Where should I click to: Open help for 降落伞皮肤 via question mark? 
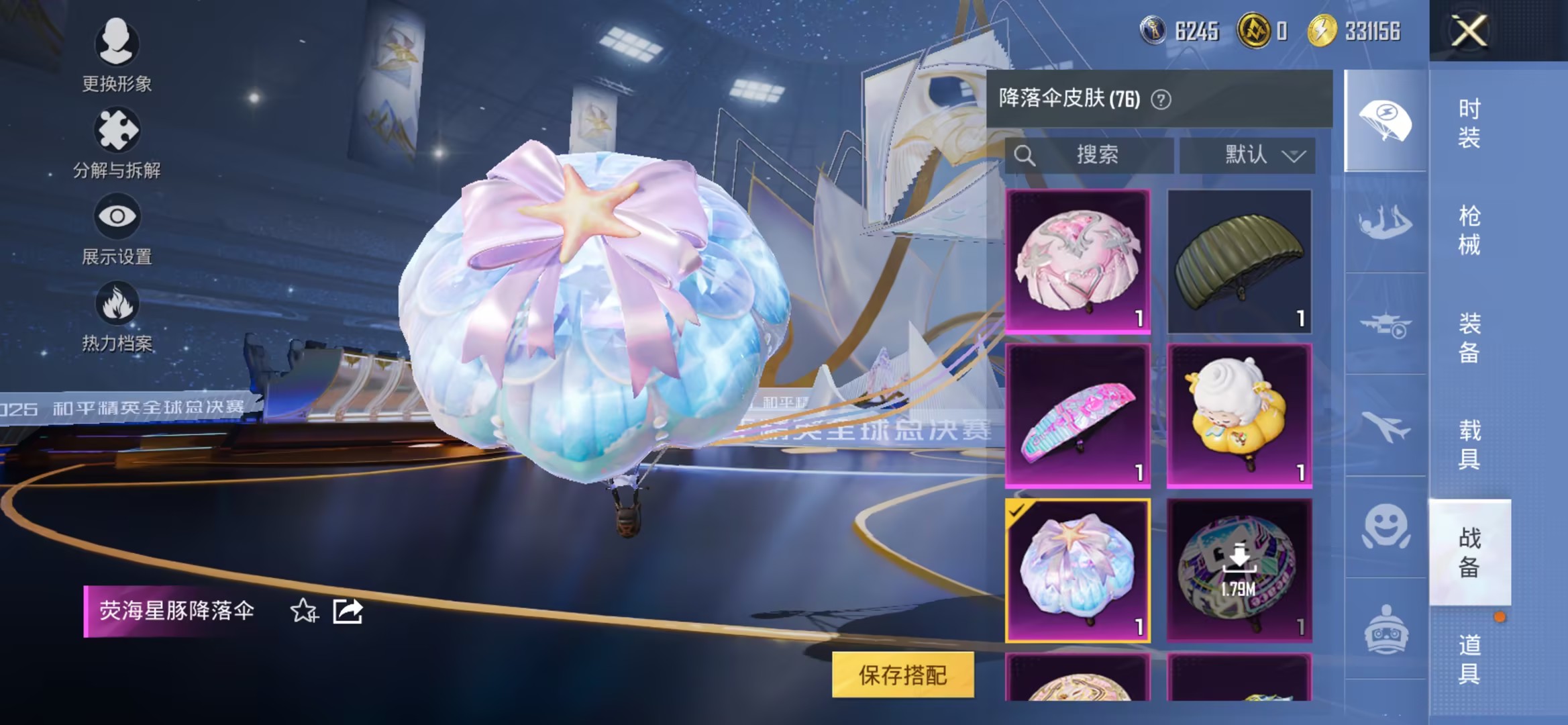[1160, 98]
